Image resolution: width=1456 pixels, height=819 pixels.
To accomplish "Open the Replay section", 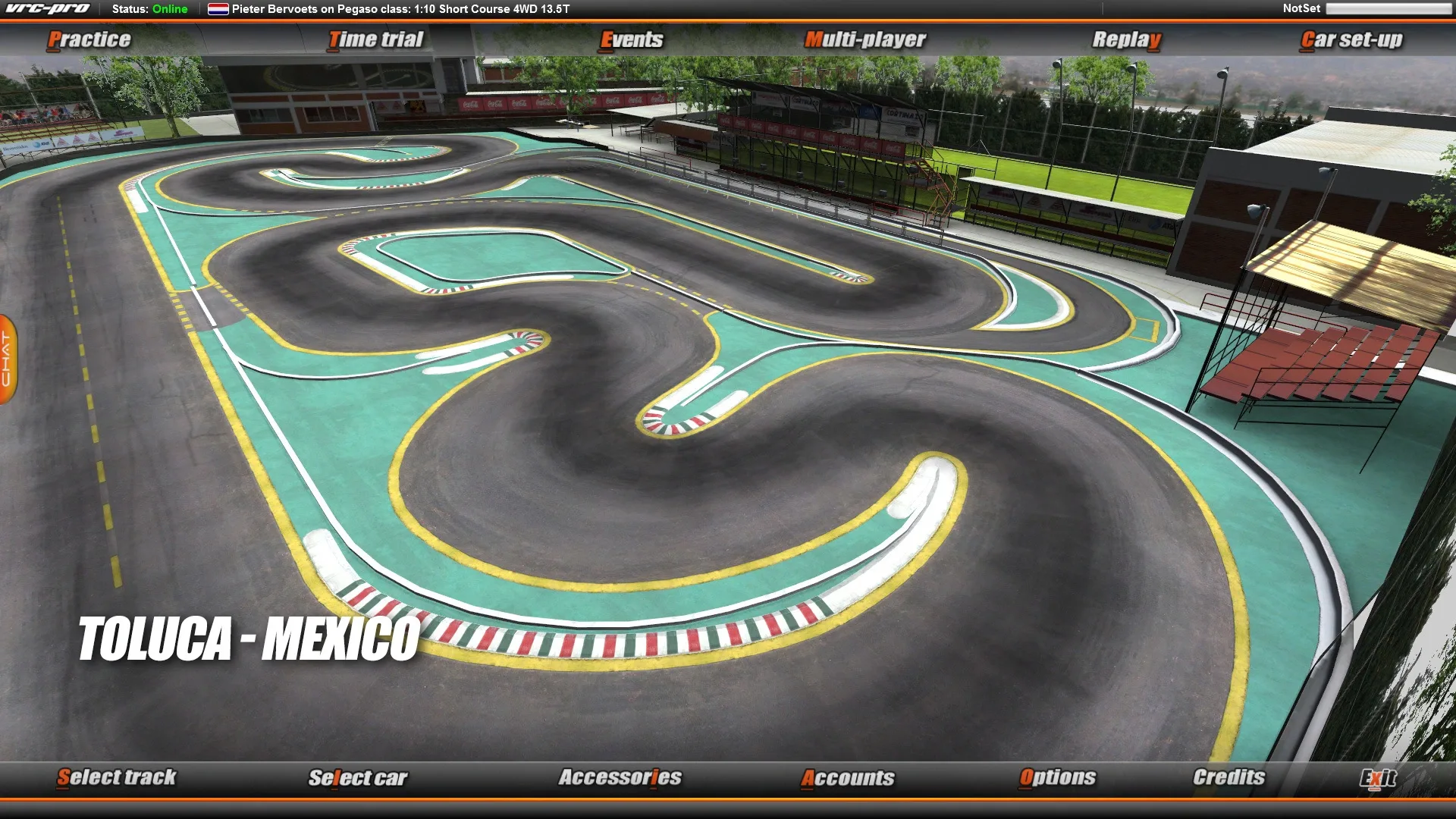I will (1128, 39).
